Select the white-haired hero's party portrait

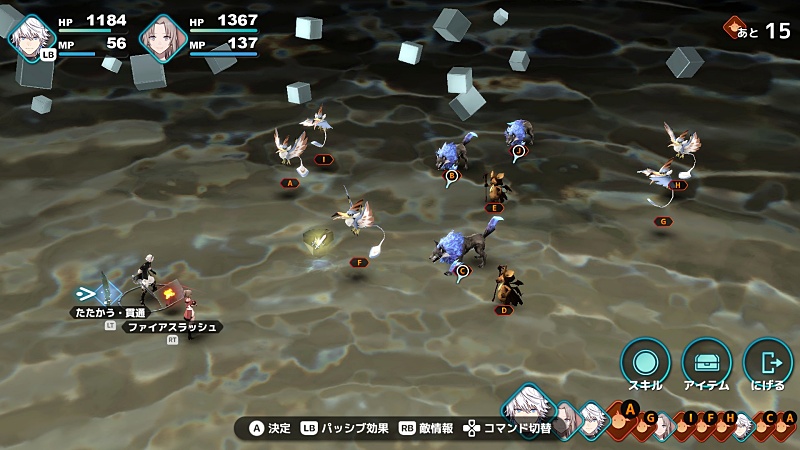click(33, 36)
